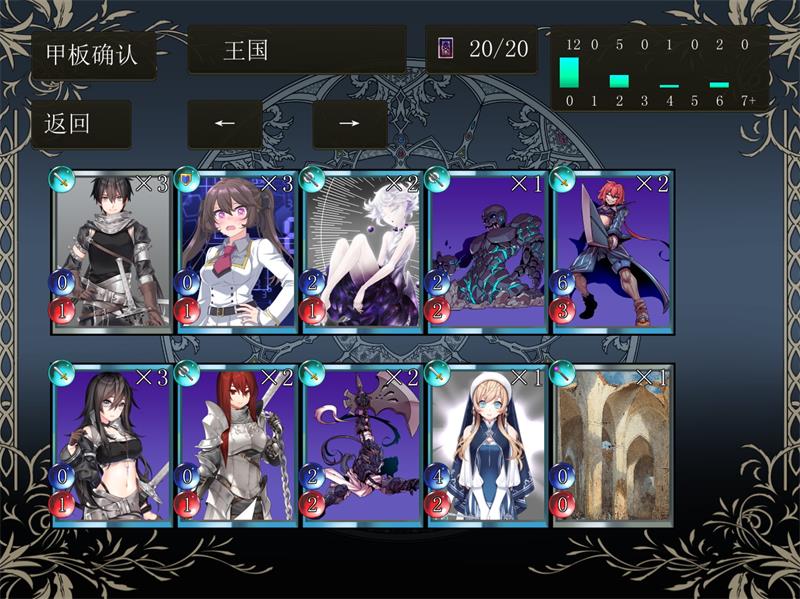Select the long black-haired dagger girl card
The width and height of the screenshot is (800, 599).
112,443
